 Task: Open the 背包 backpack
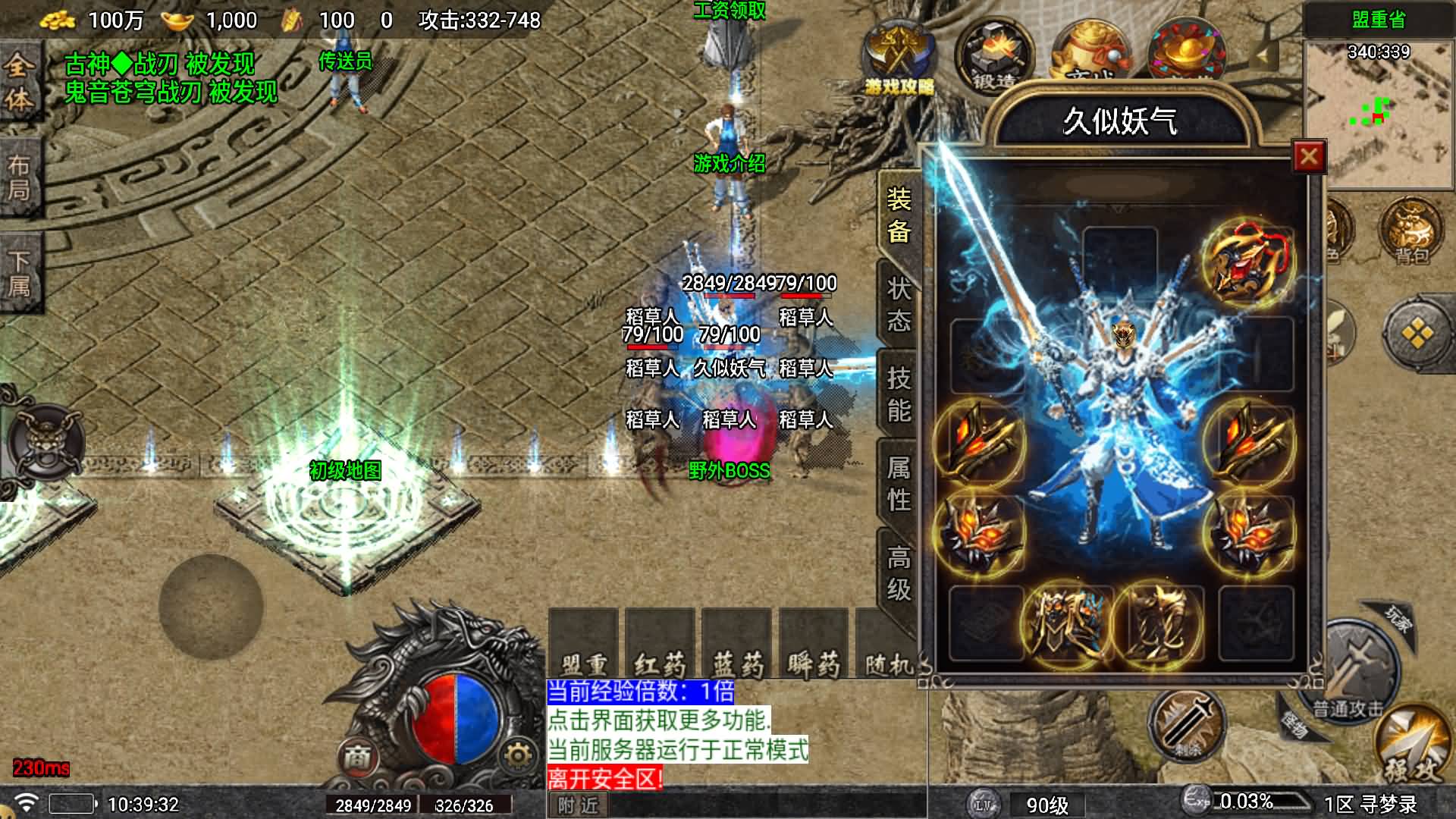(x=1411, y=230)
